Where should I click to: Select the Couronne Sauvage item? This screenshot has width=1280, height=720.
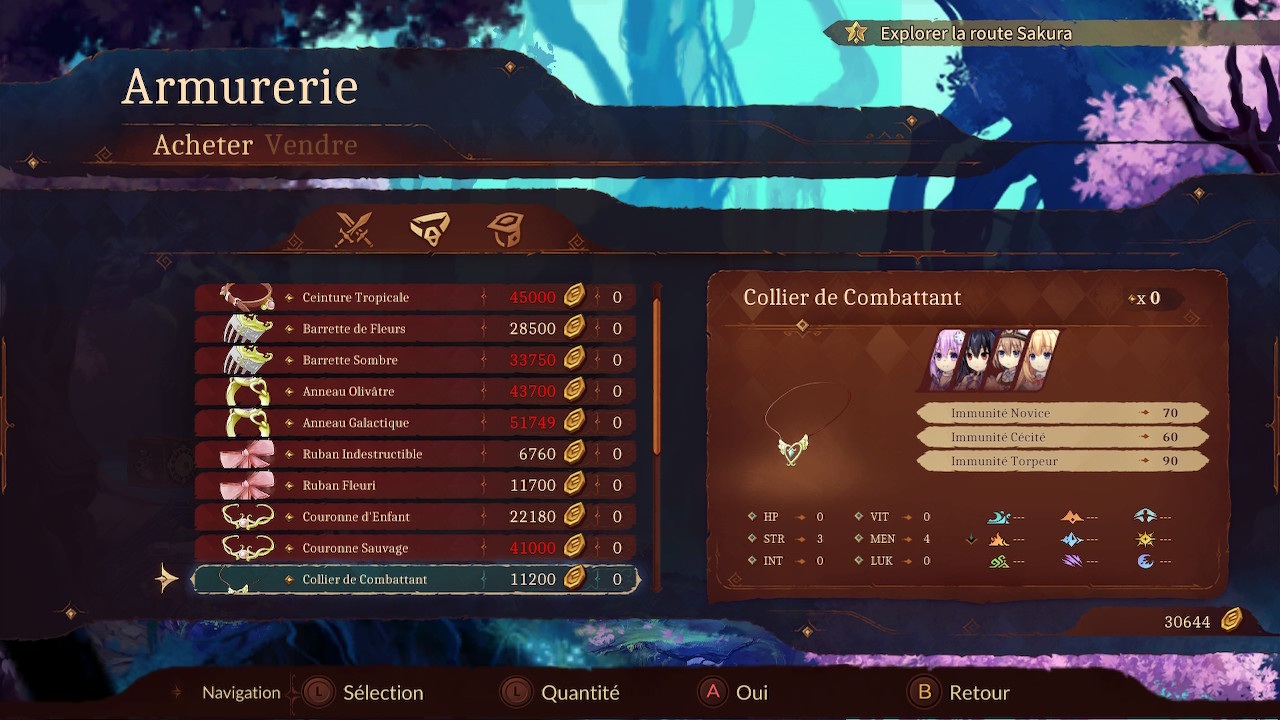[x=414, y=548]
